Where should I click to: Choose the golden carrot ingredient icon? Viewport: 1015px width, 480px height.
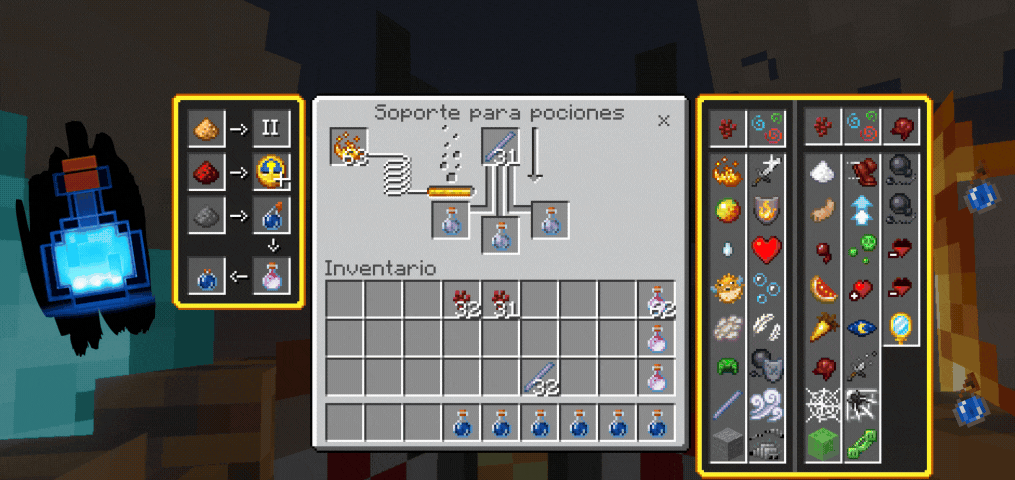coord(823,327)
